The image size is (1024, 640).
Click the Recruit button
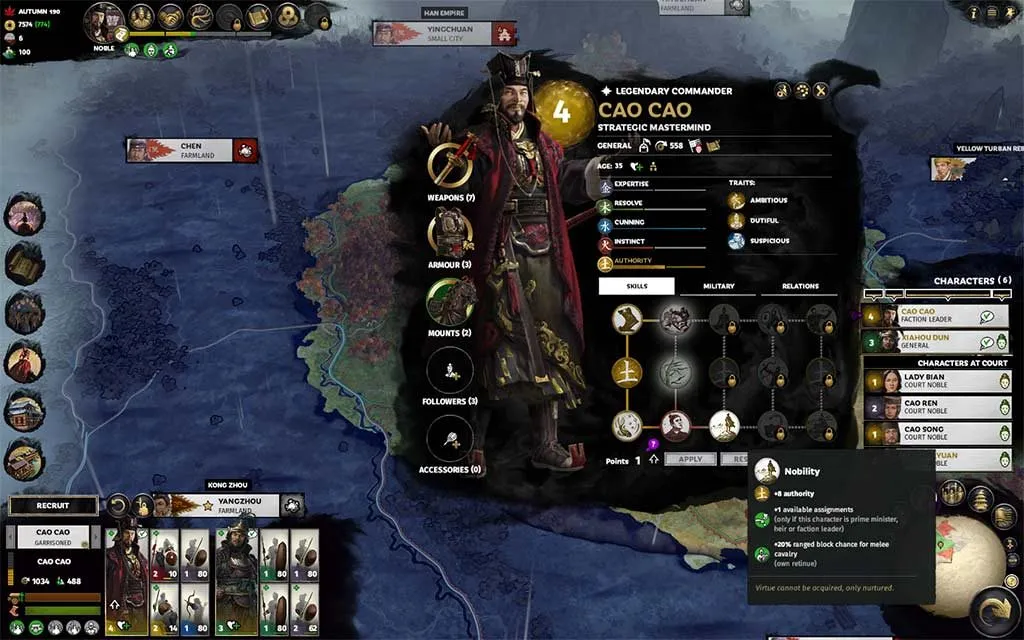pyautogui.click(x=53, y=506)
